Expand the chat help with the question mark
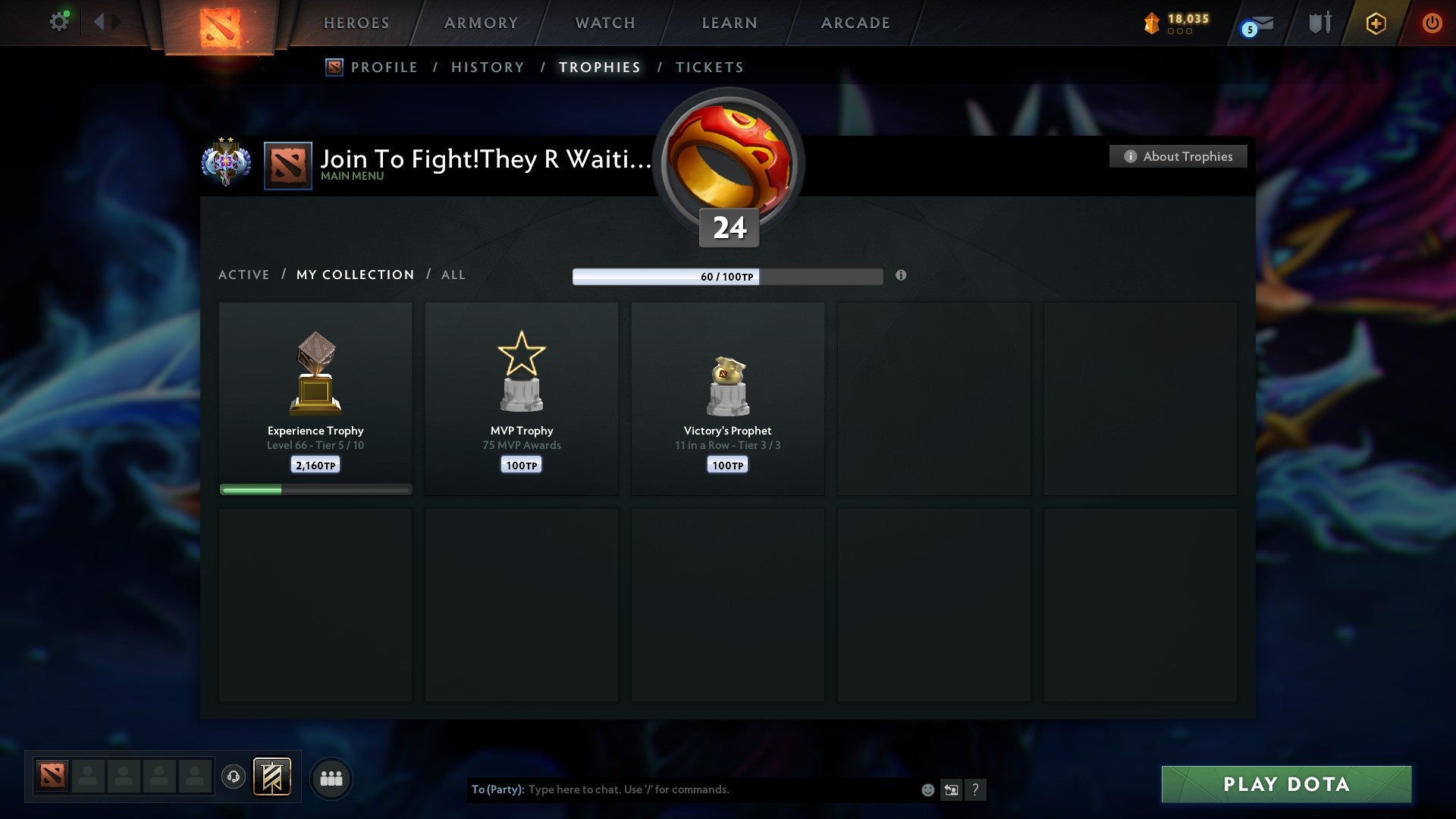The height and width of the screenshot is (819, 1456). click(976, 789)
